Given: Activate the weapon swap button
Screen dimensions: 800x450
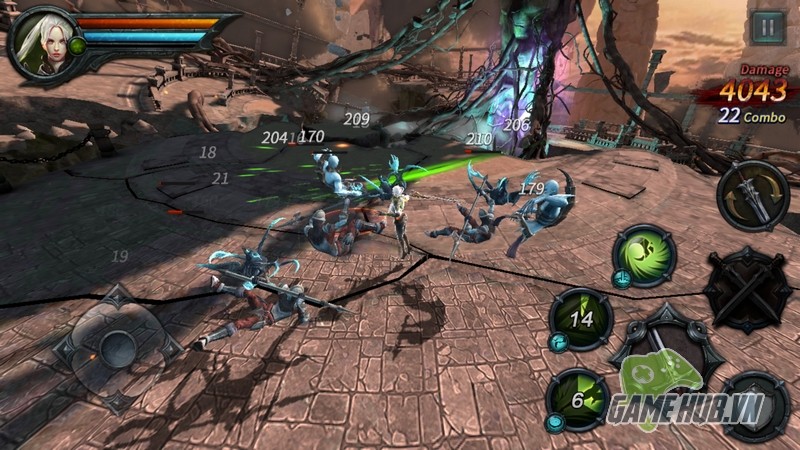Looking at the screenshot, I should tap(753, 194).
